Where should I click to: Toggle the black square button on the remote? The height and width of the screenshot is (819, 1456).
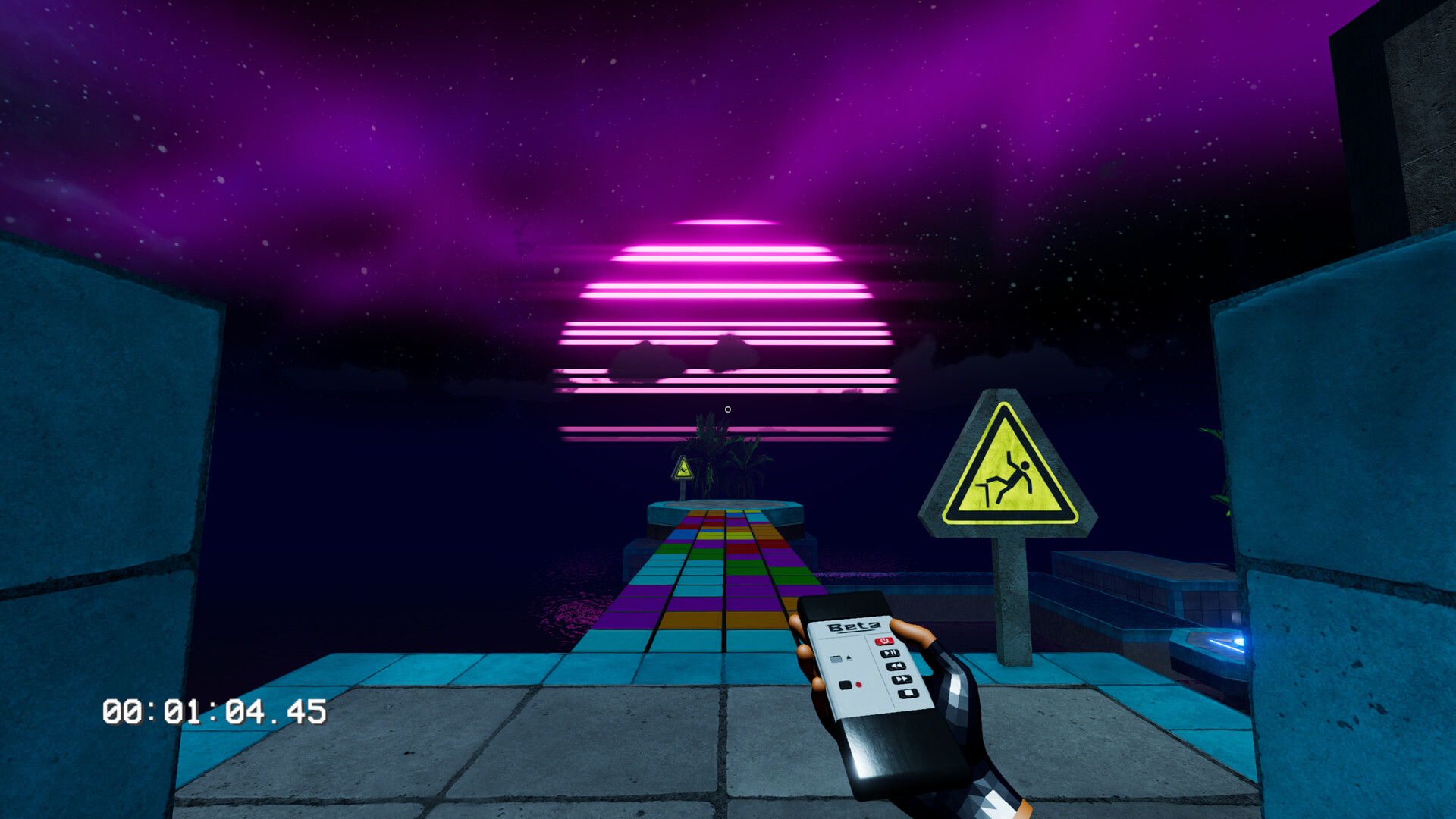[845, 685]
